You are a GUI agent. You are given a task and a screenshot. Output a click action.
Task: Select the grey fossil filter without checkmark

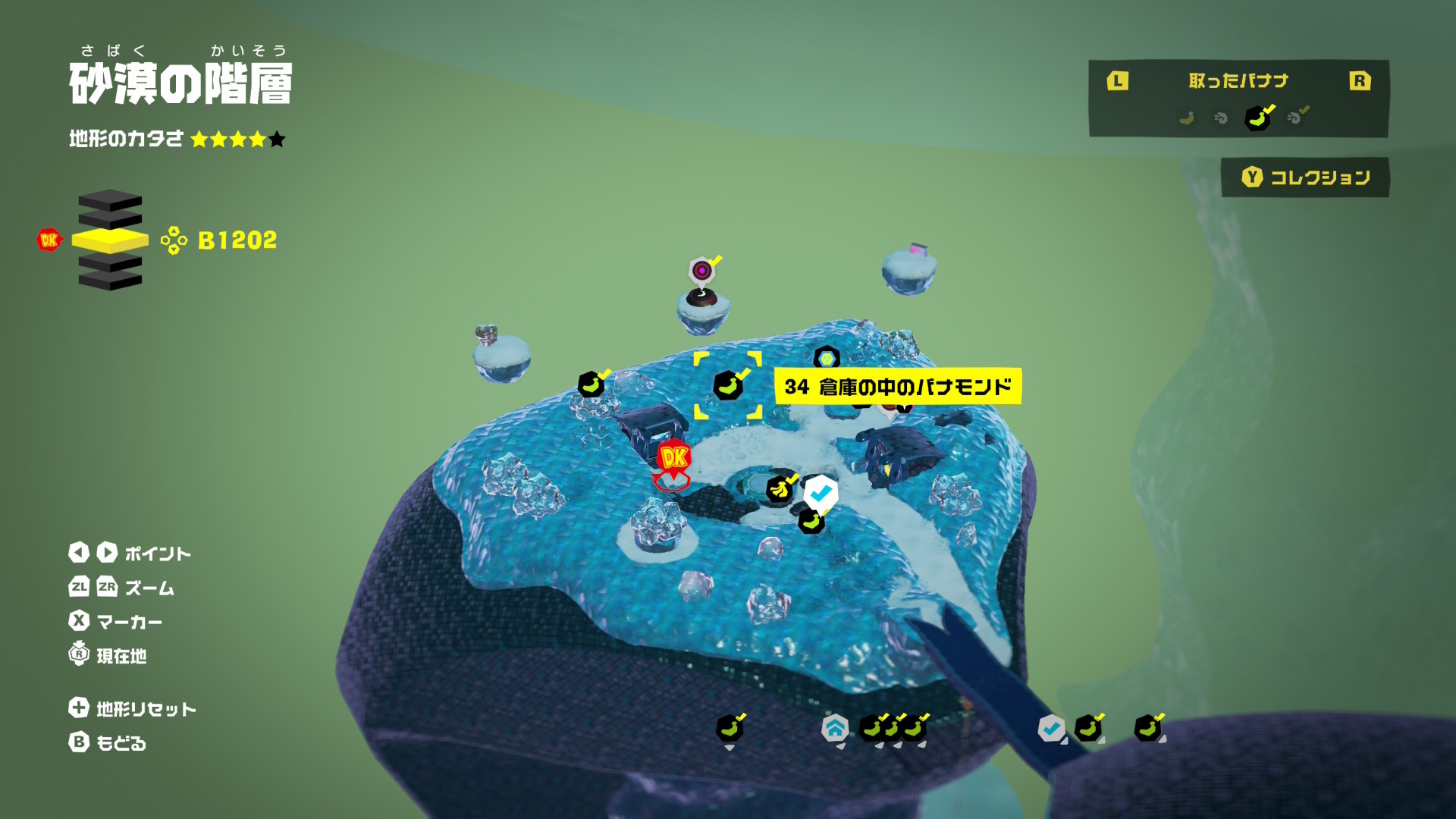tap(1221, 118)
